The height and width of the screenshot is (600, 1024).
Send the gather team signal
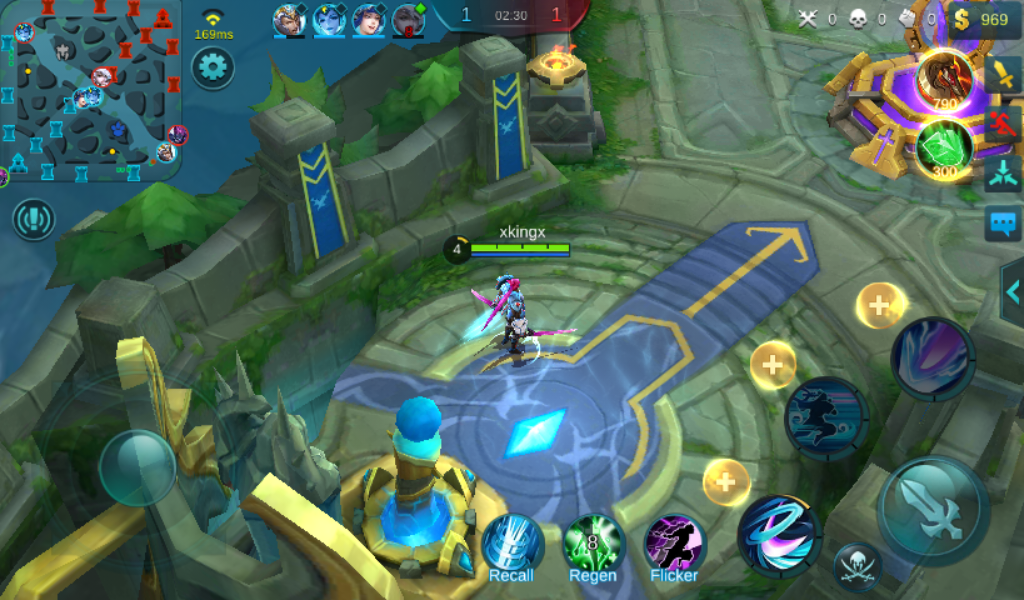click(x=1003, y=174)
